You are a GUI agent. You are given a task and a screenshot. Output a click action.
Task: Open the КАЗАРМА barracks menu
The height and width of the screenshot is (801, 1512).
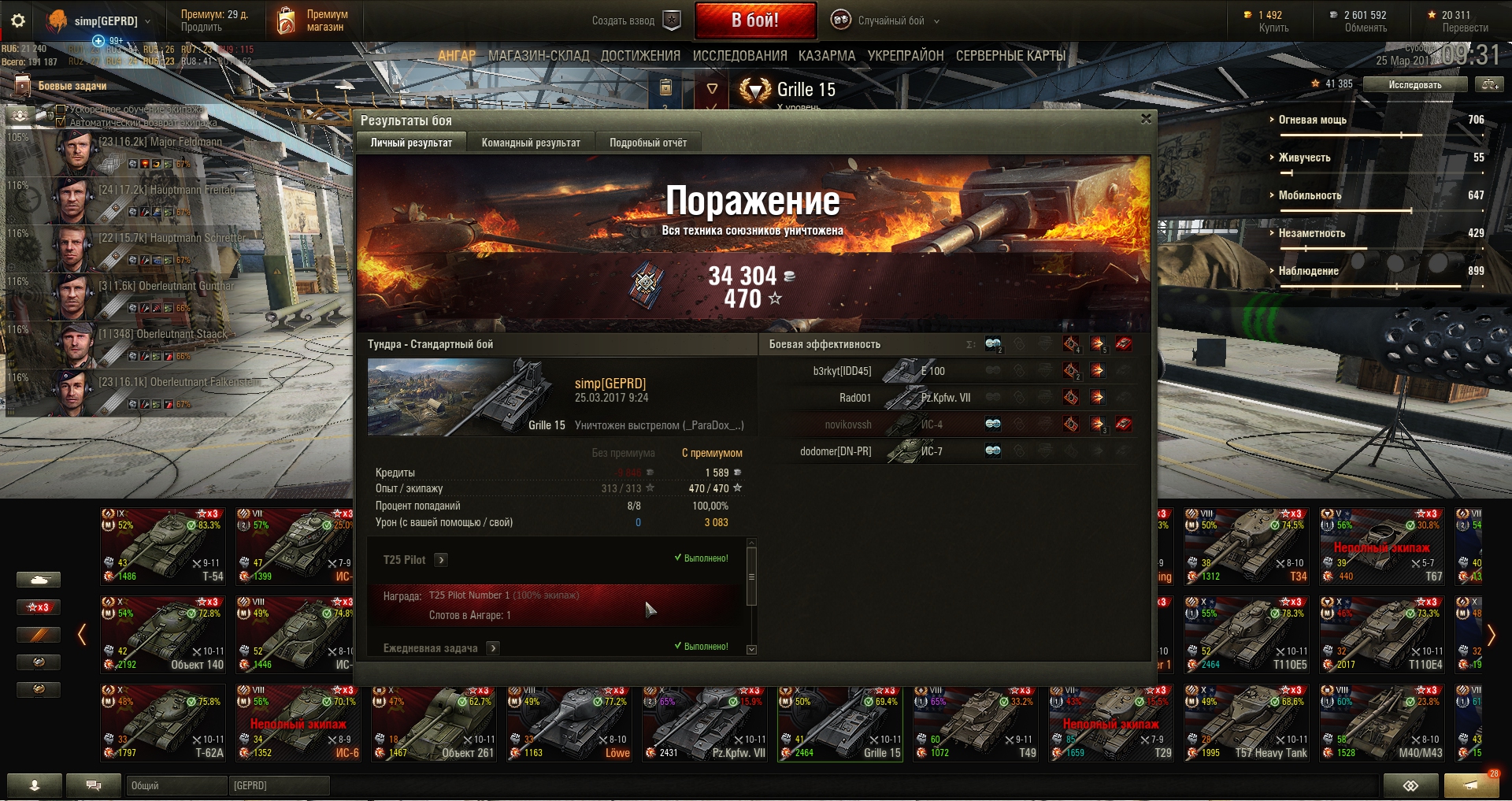[827, 56]
